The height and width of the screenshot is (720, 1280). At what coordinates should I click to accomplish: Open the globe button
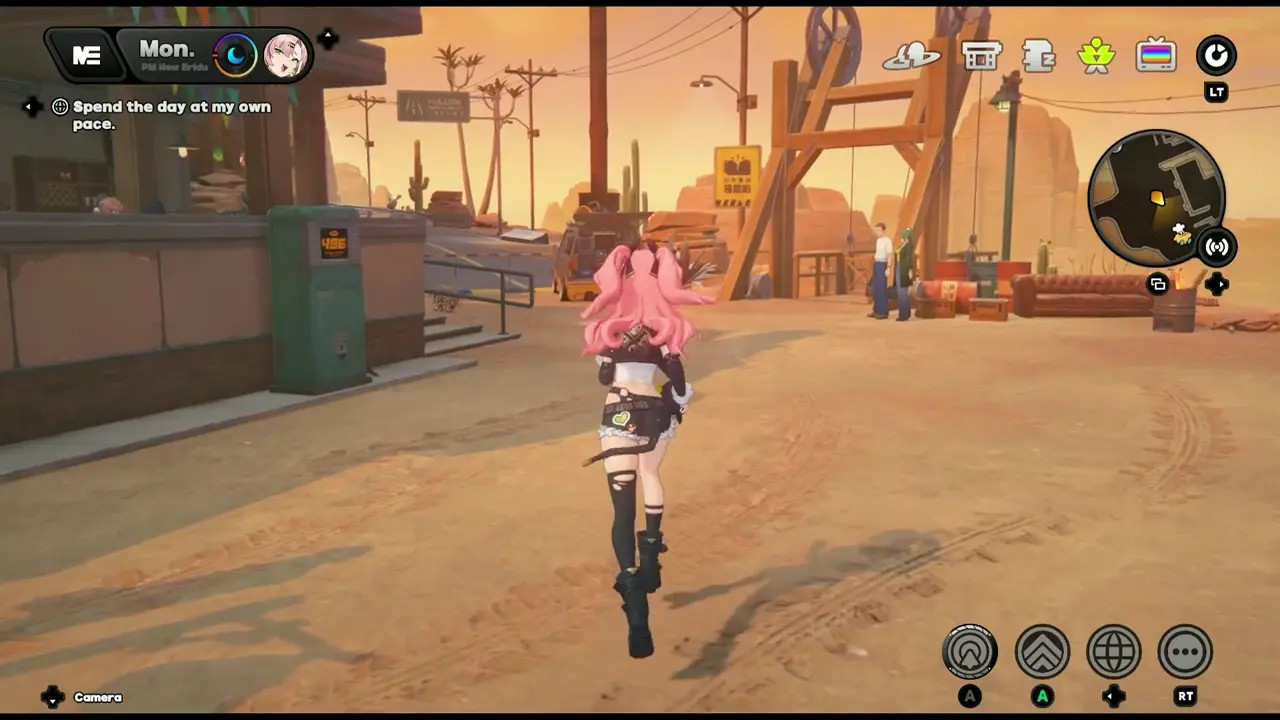(1114, 652)
